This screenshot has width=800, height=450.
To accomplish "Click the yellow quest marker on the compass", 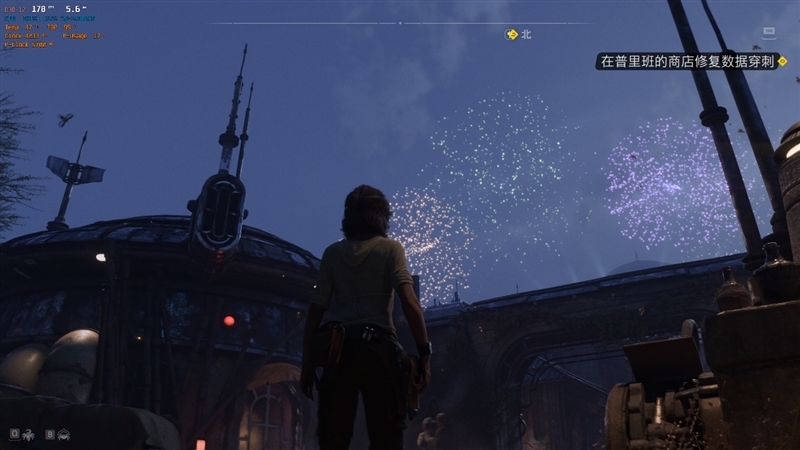I will pyautogui.click(x=512, y=35).
